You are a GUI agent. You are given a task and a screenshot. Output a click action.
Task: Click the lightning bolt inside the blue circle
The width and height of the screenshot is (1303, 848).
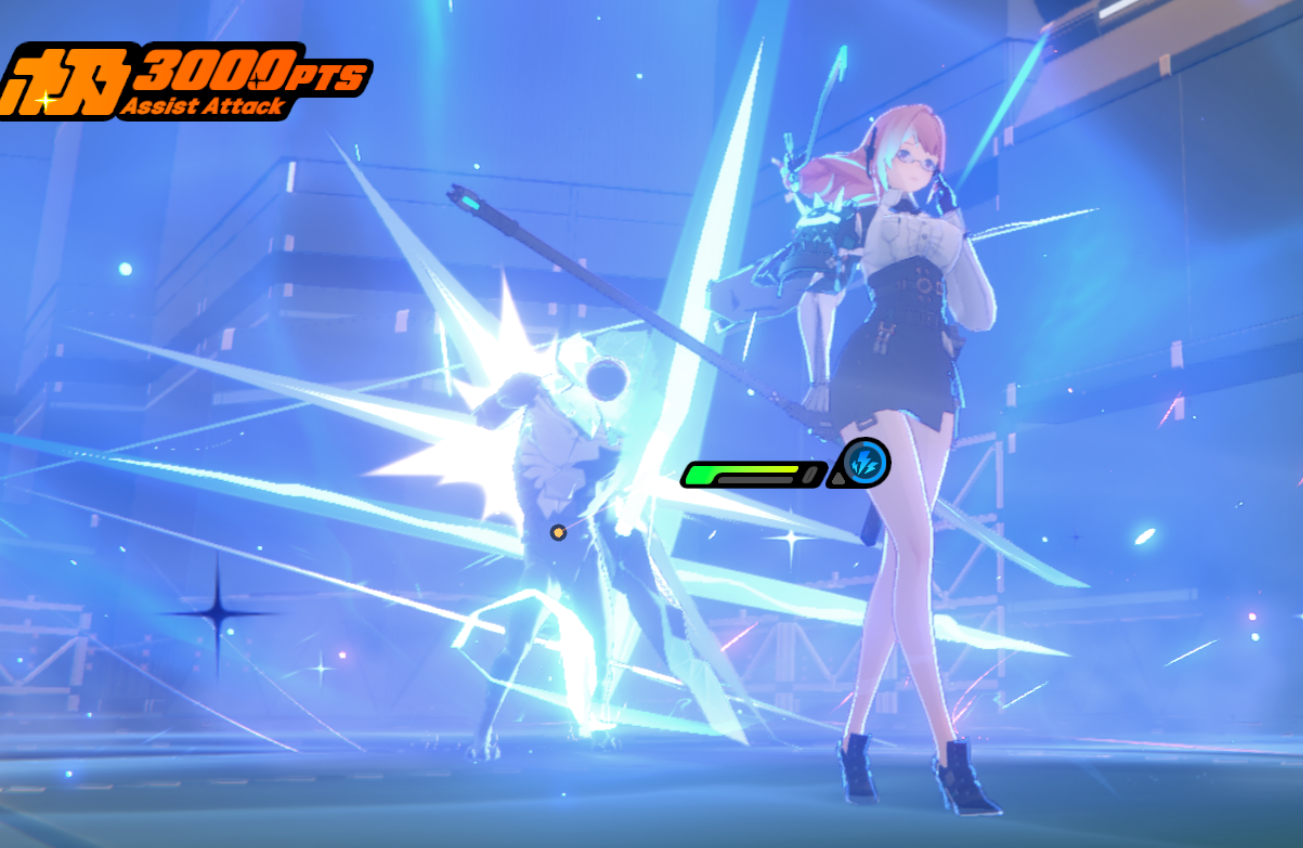pos(866,461)
